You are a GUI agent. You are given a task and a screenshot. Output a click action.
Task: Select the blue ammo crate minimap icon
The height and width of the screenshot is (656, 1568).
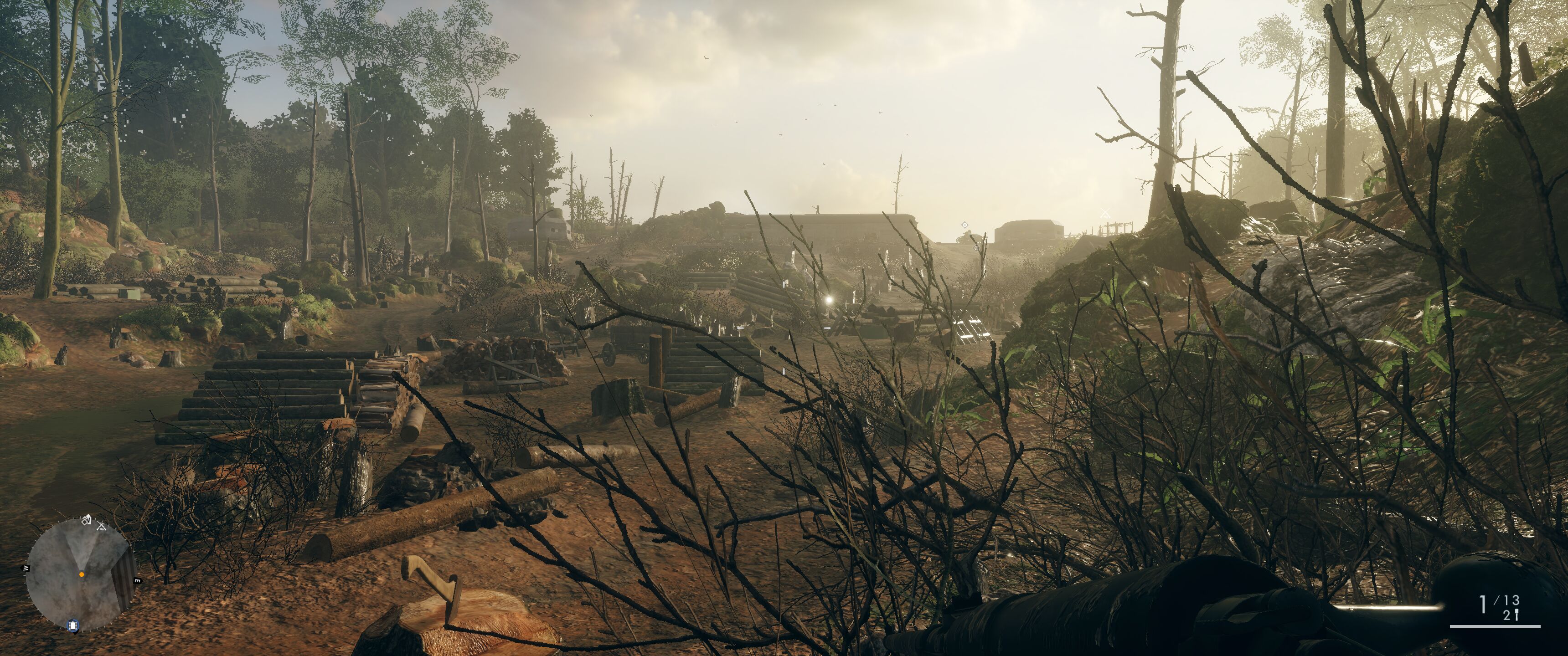(x=74, y=625)
